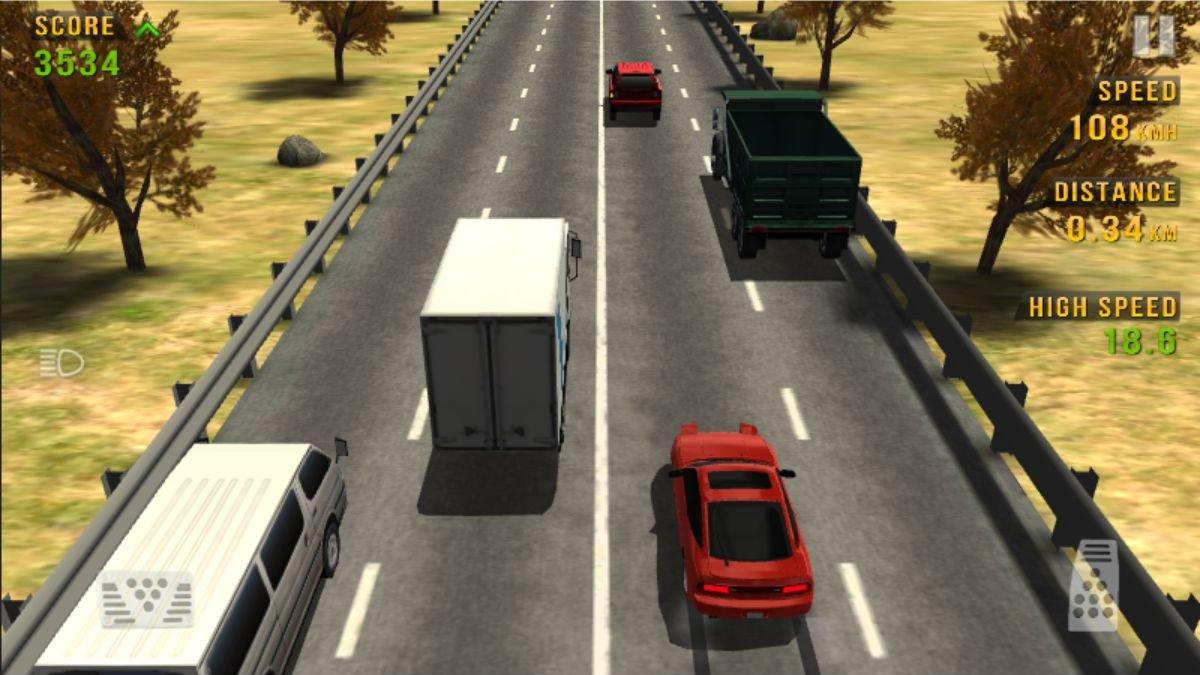
Task: Tap the brake pedal
Action: (146, 599)
